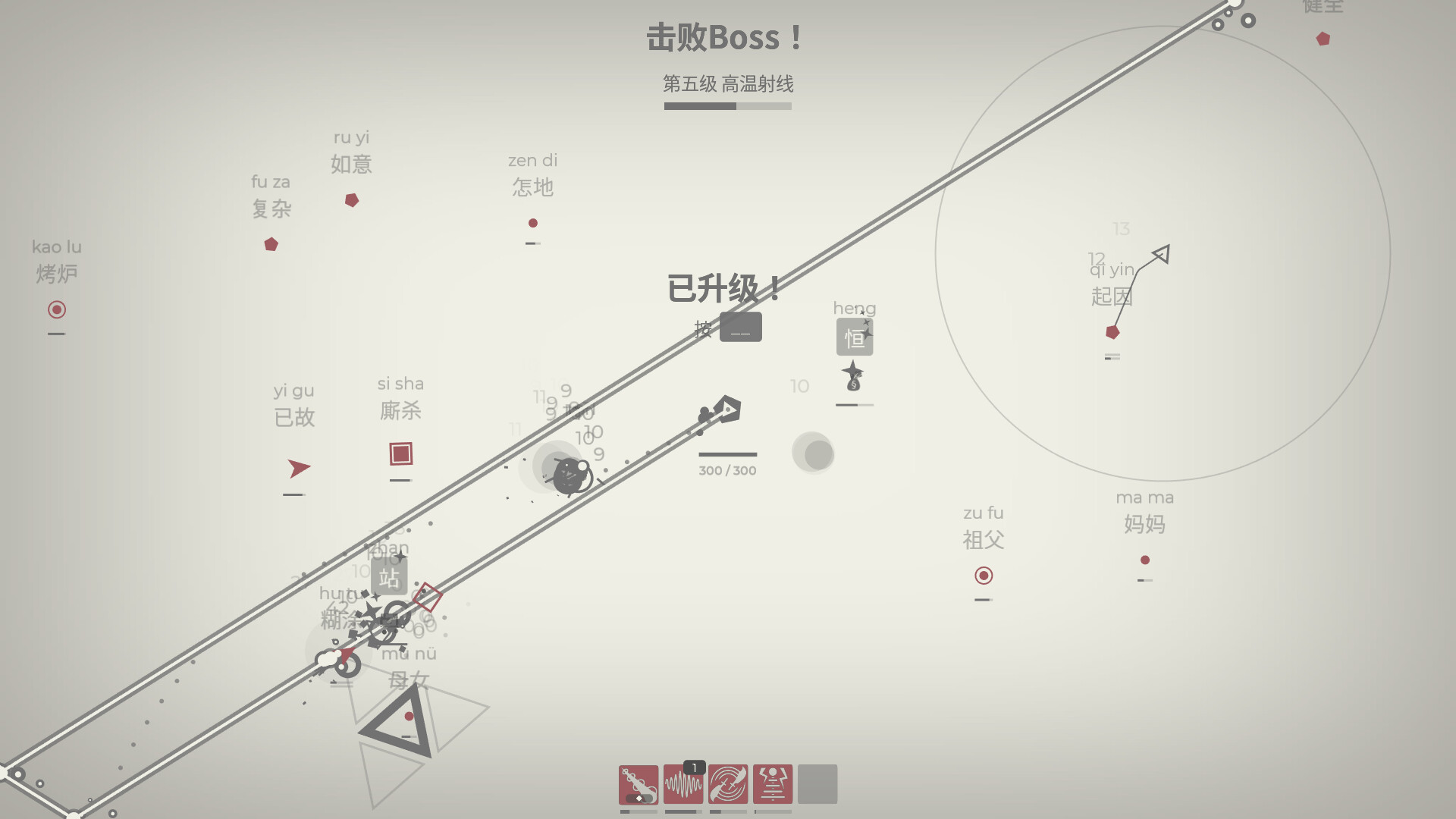Image resolution: width=1456 pixels, height=819 pixels.
Task: Click the red pentagon near 起因
Action: (x=1111, y=331)
